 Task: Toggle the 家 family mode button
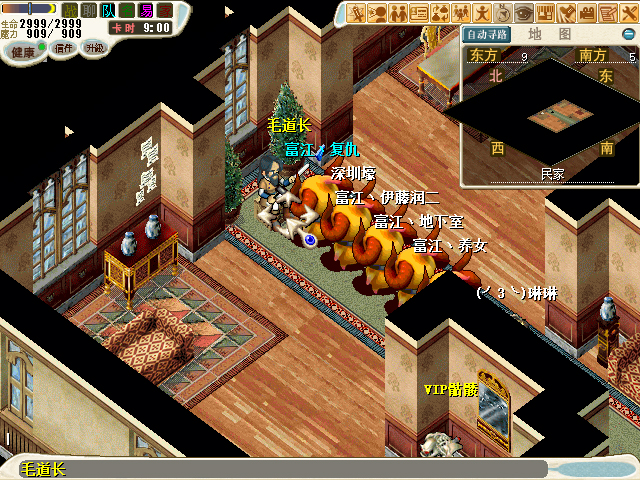tap(165, 9)
